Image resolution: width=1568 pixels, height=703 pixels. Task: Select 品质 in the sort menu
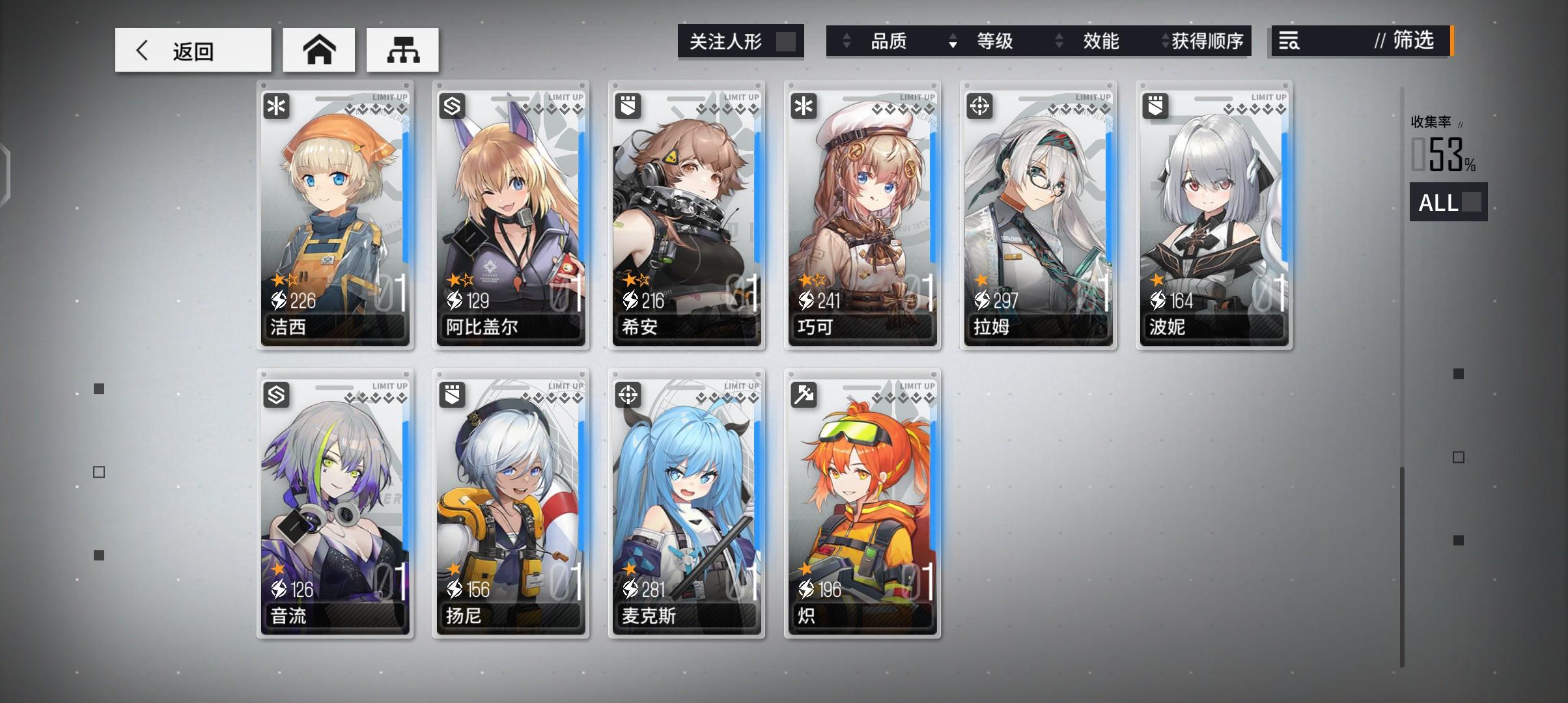[x=888, y=41]
